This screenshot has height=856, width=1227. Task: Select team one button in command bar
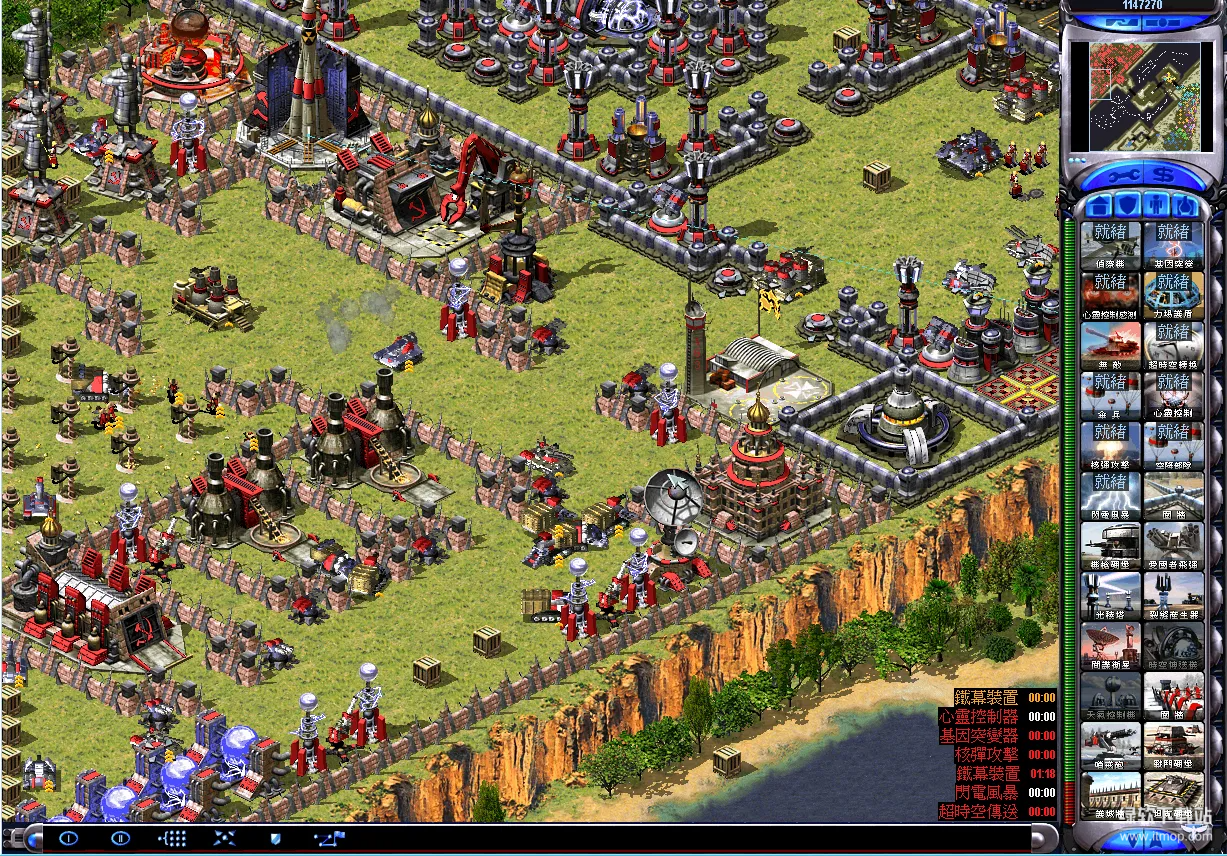(x=69, y=838)
